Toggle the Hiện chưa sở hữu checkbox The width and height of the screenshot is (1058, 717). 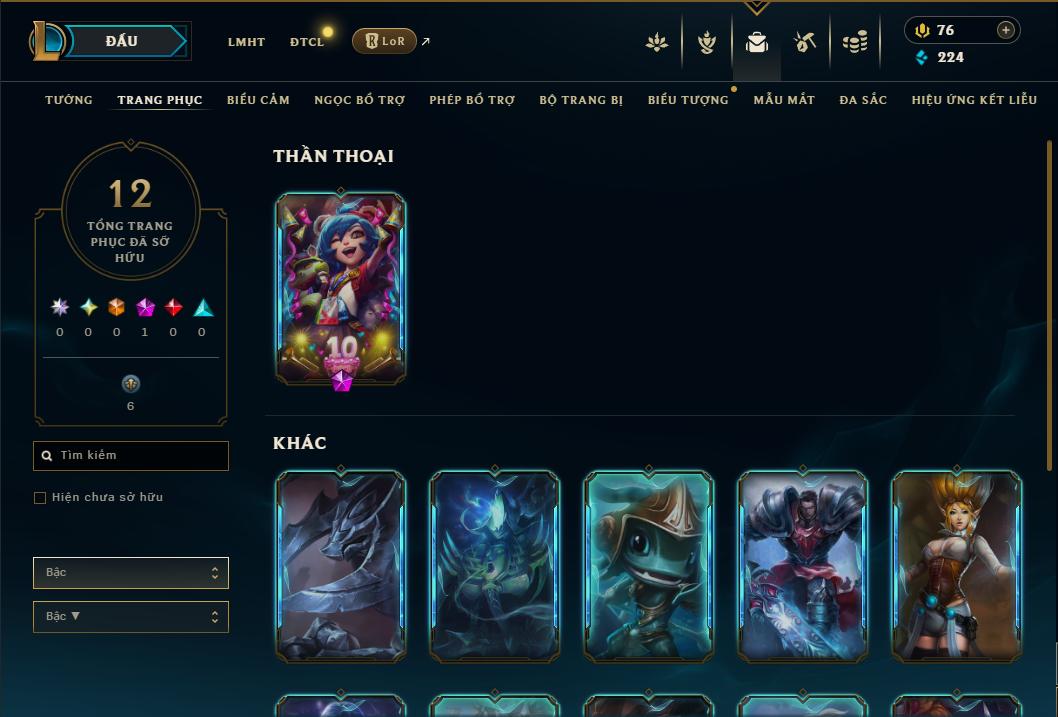40,498
